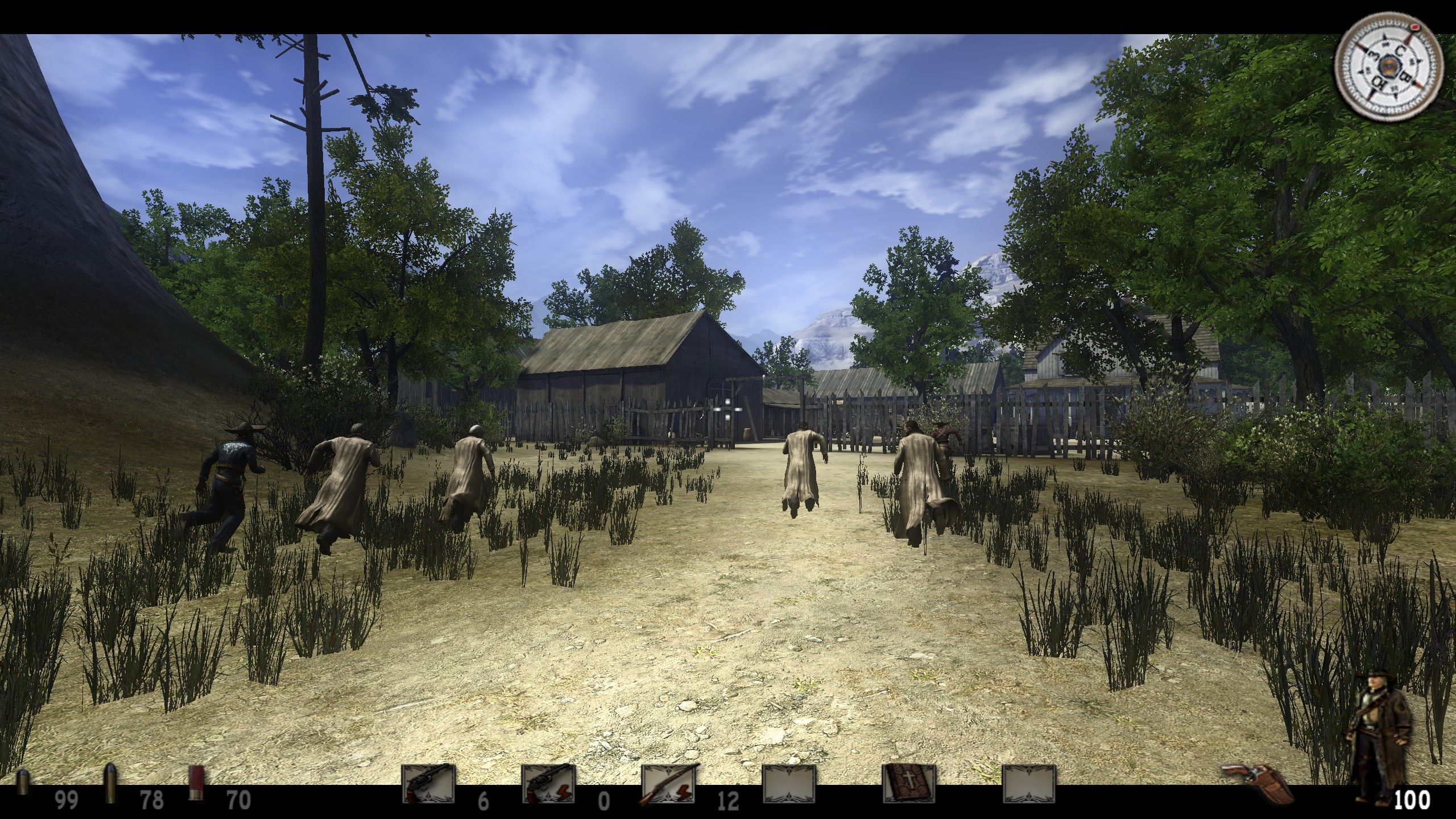Image resolution: width=1456 pixels, height=819 pixels.
Task: Click the red objective marker on the compass rim
Action: click(1414, 27)
